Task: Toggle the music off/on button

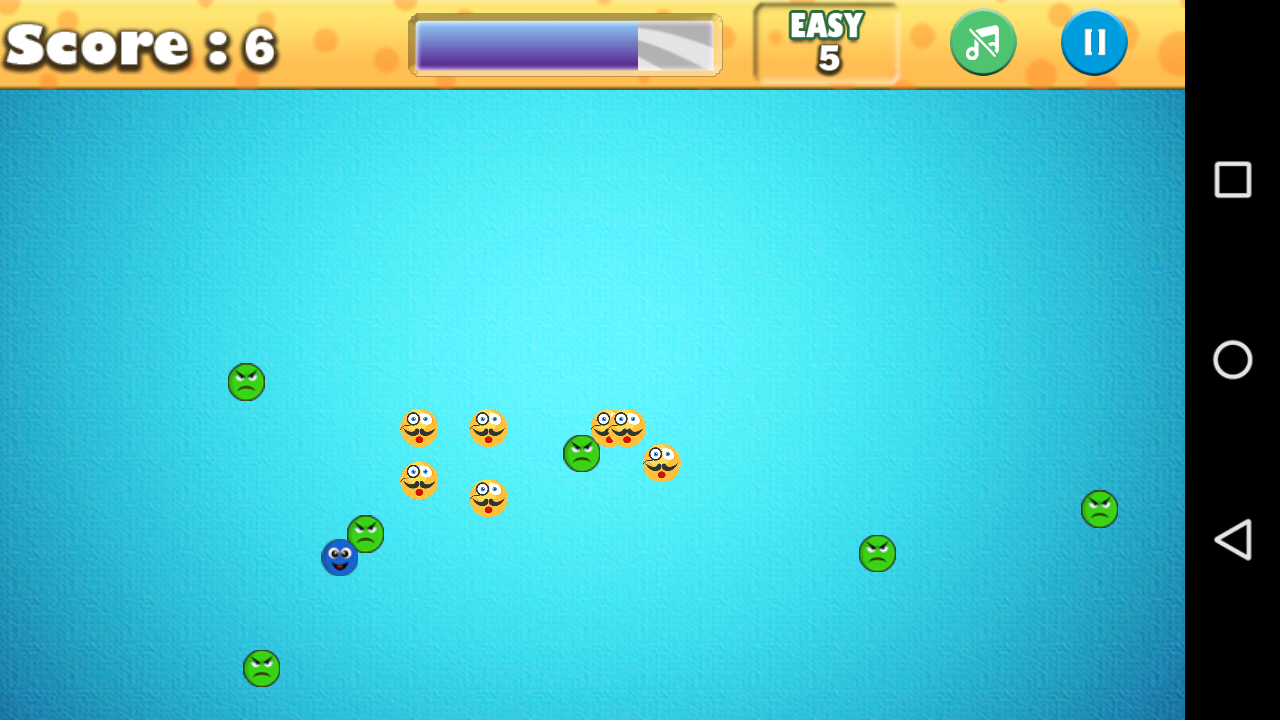Action: pos(983,42)
